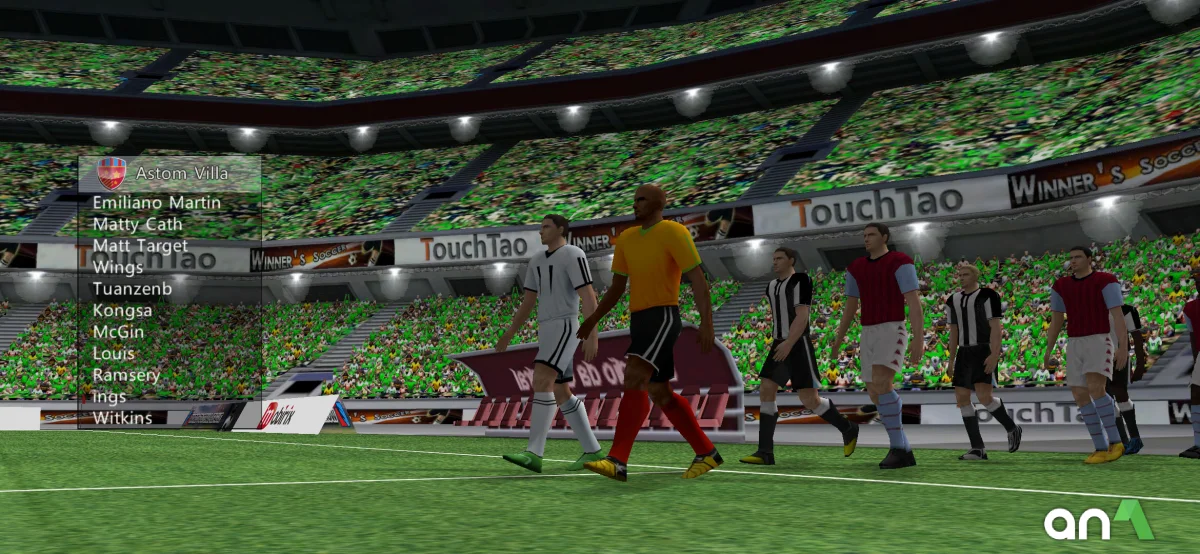
Task: Select Ramsery in the team list
Action: click(126, 375)
